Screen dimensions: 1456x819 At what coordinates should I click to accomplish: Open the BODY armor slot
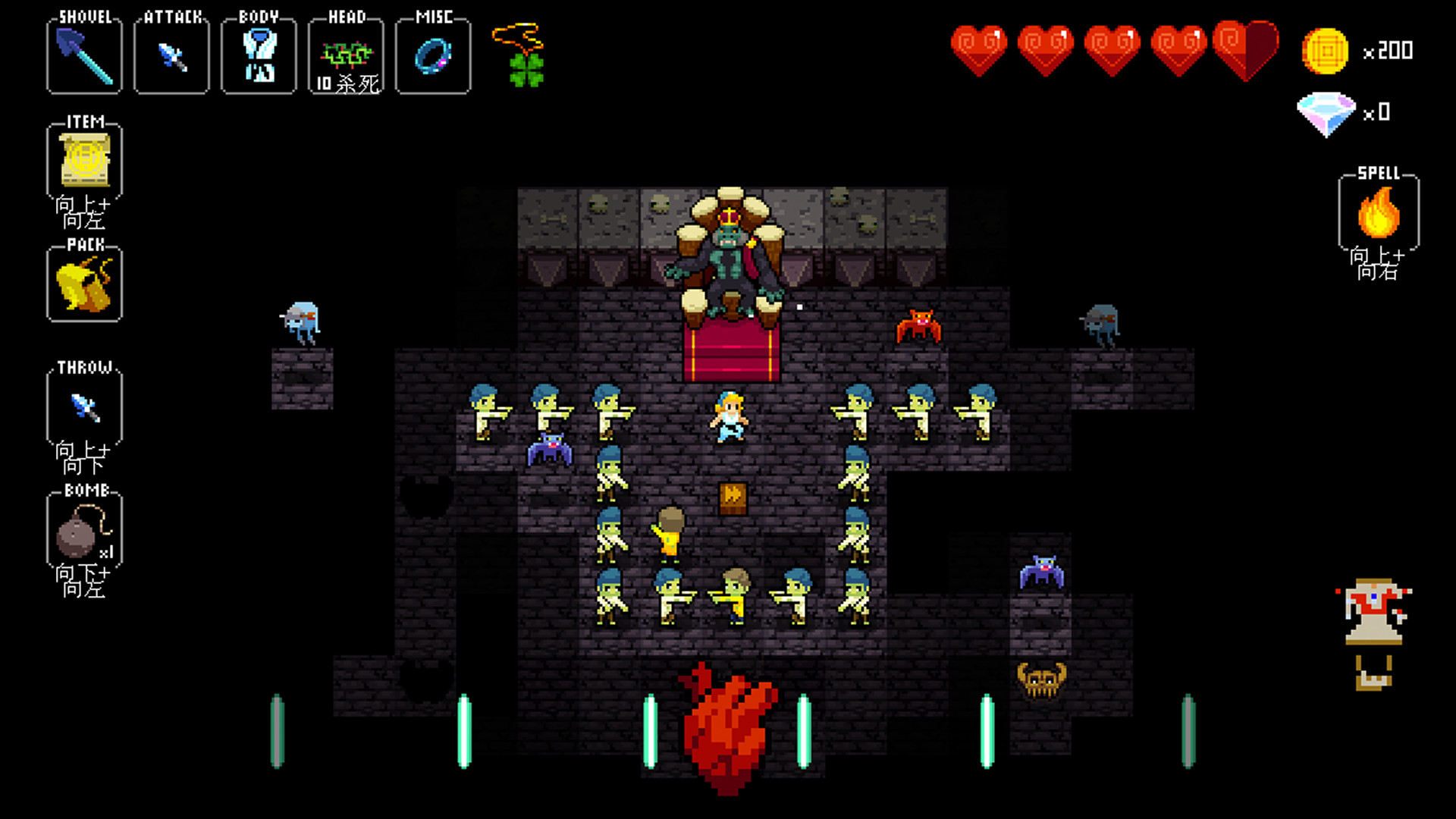click(x=258, y=55)
